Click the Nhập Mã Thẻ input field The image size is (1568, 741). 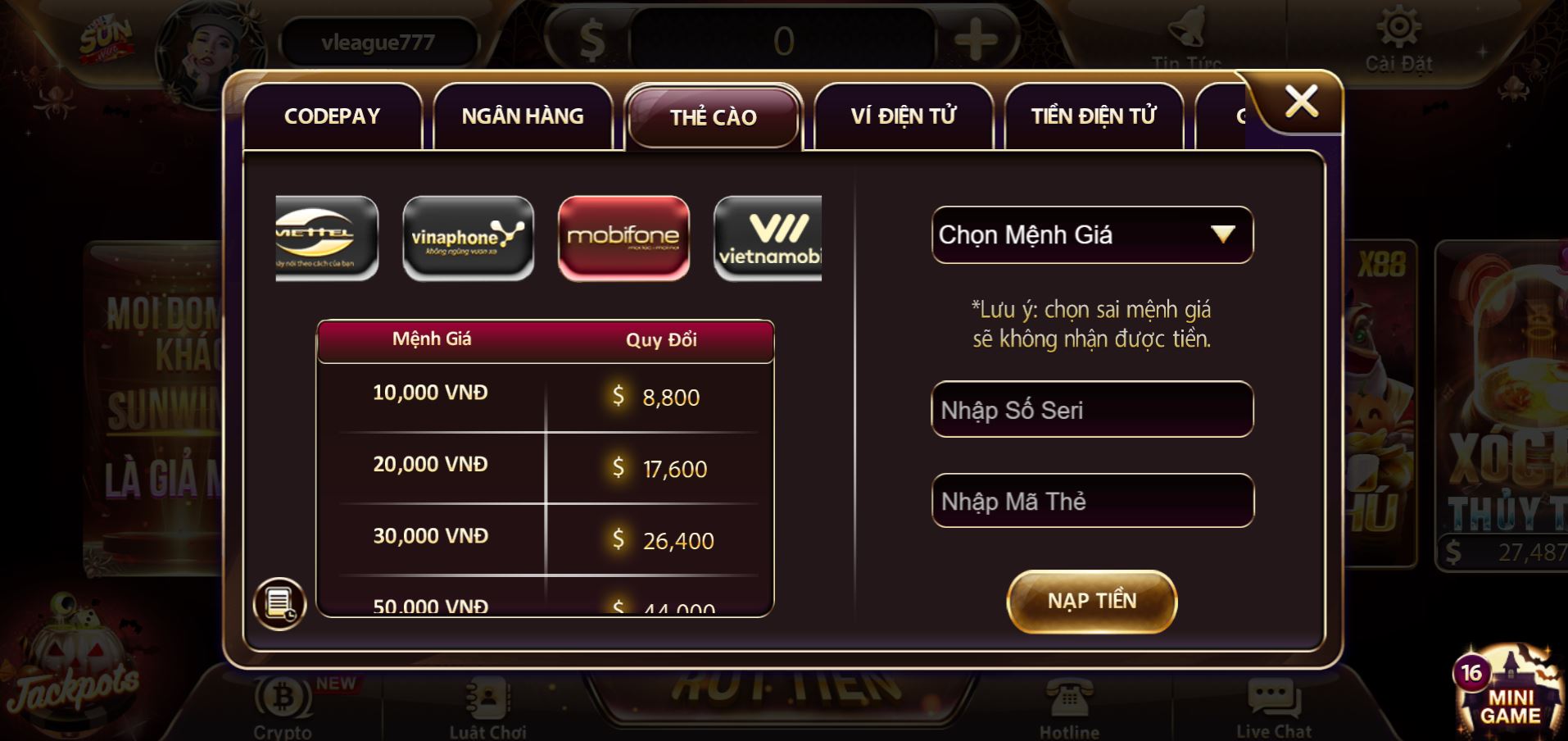[x=1092, y=500]
